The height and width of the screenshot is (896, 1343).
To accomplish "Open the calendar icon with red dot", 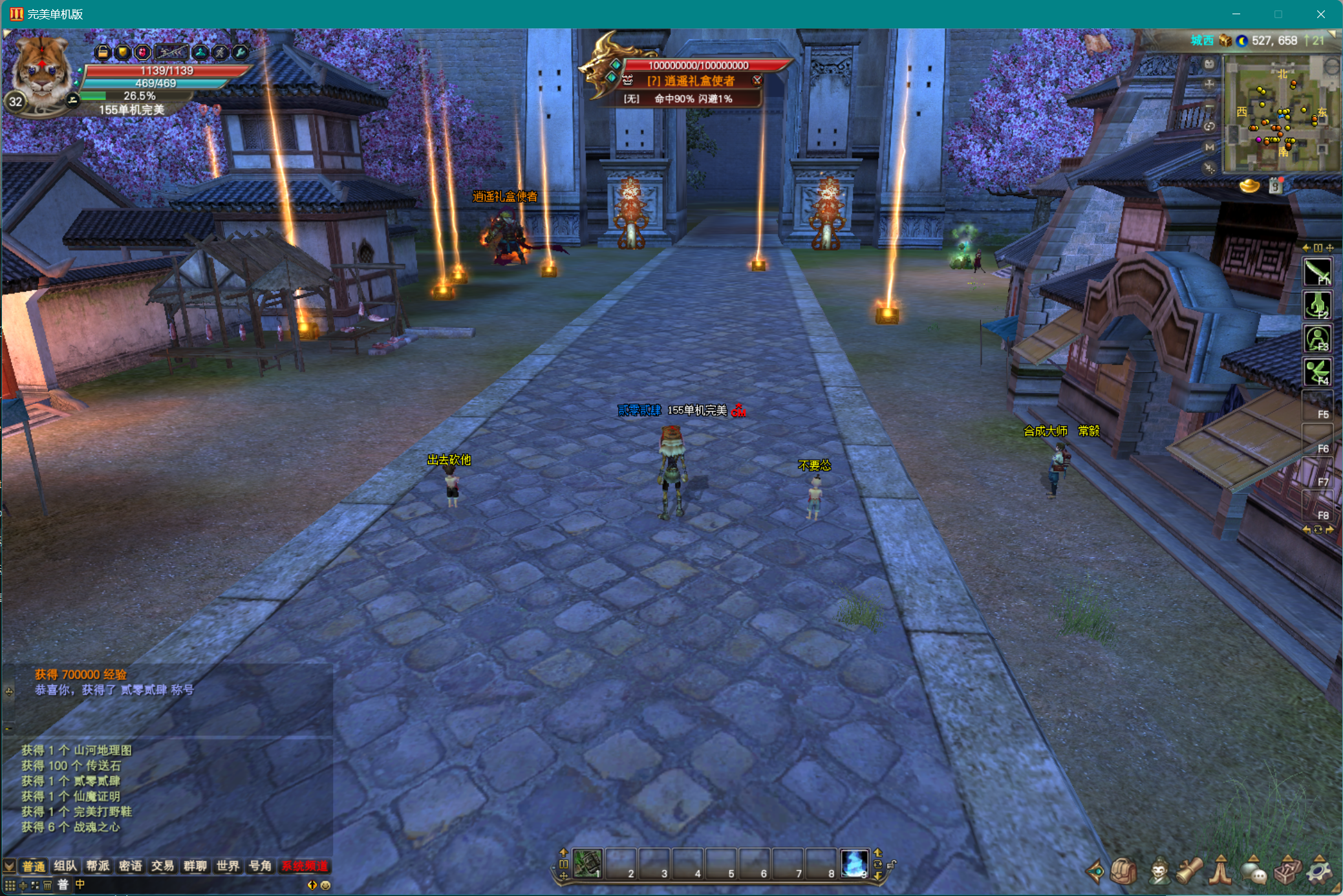I will (x=1276, y=186).
